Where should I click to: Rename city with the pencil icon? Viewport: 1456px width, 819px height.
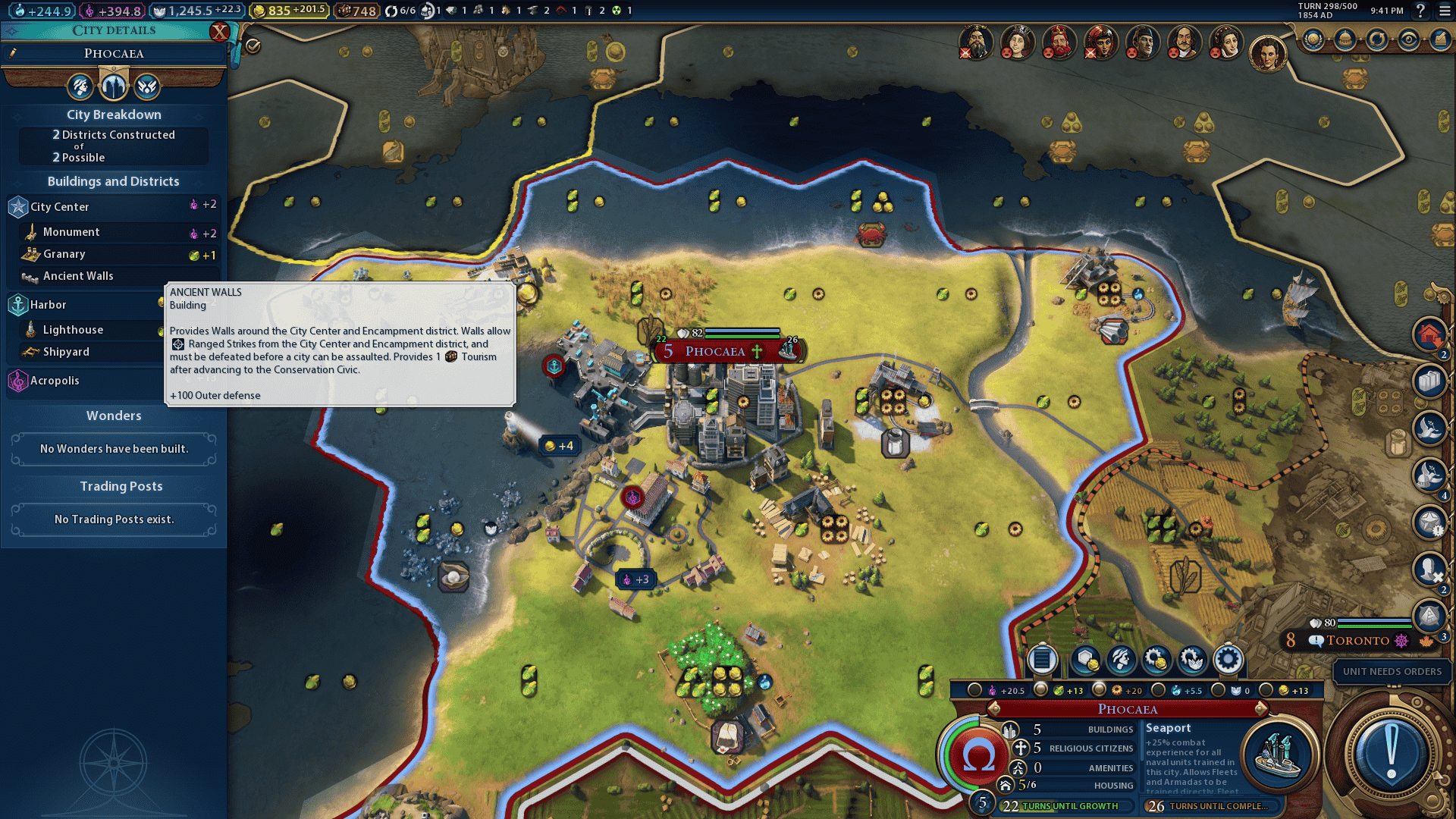[x=13, y=53]
